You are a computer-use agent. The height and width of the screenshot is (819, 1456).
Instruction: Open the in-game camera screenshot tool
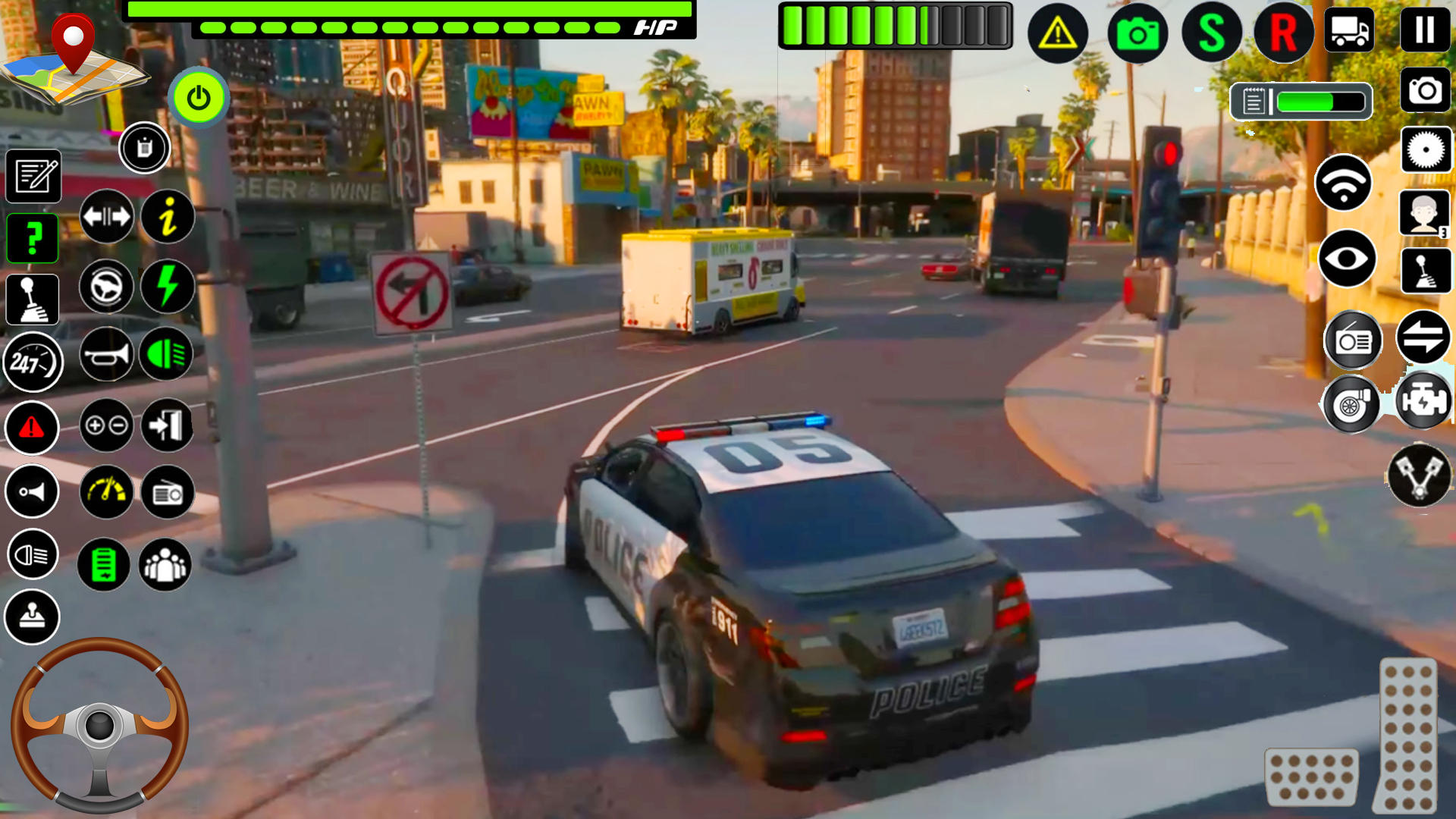1424,90
